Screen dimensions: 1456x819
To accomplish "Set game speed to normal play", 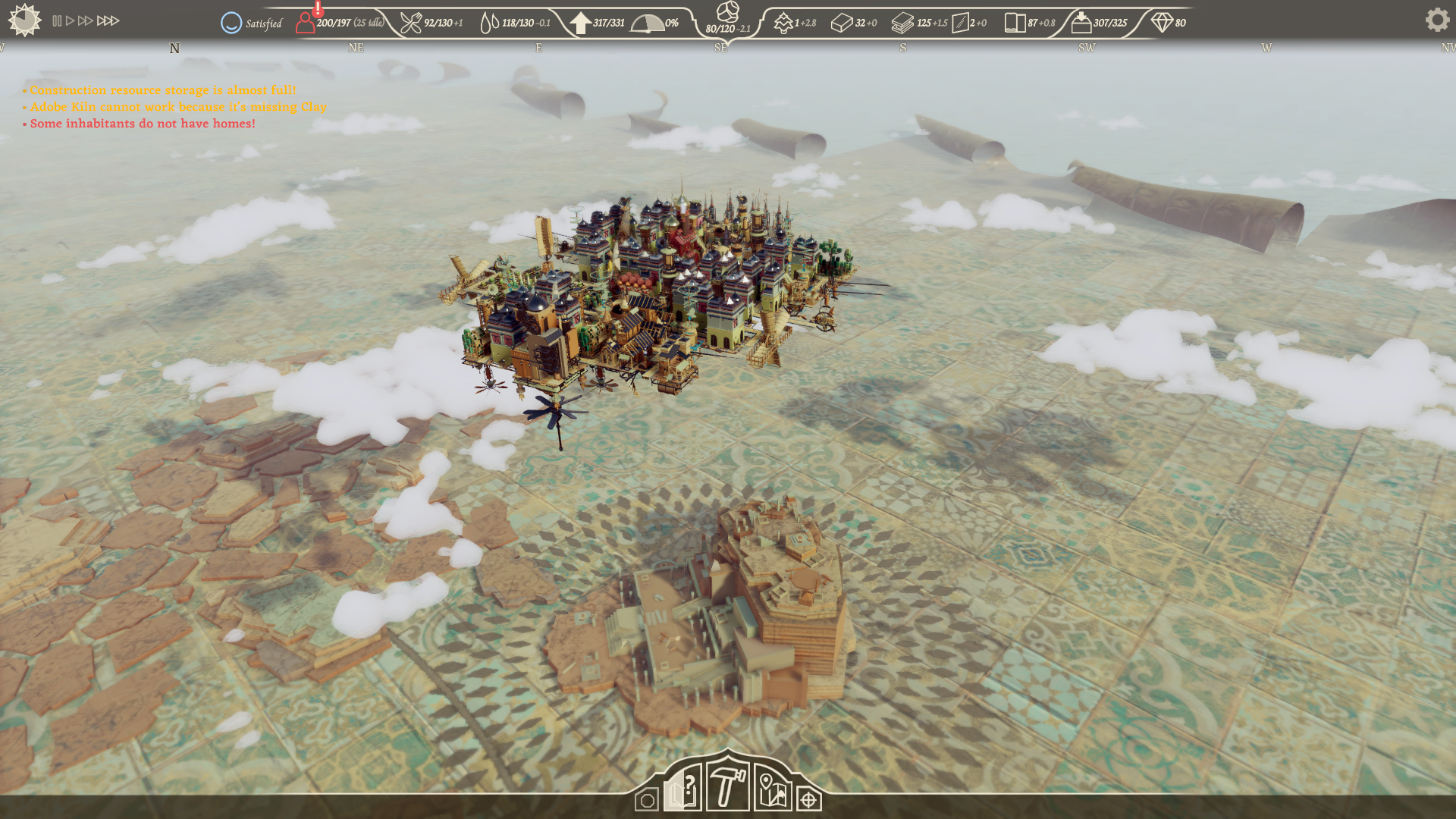I will pyautogui.click(x=71, y=21).
